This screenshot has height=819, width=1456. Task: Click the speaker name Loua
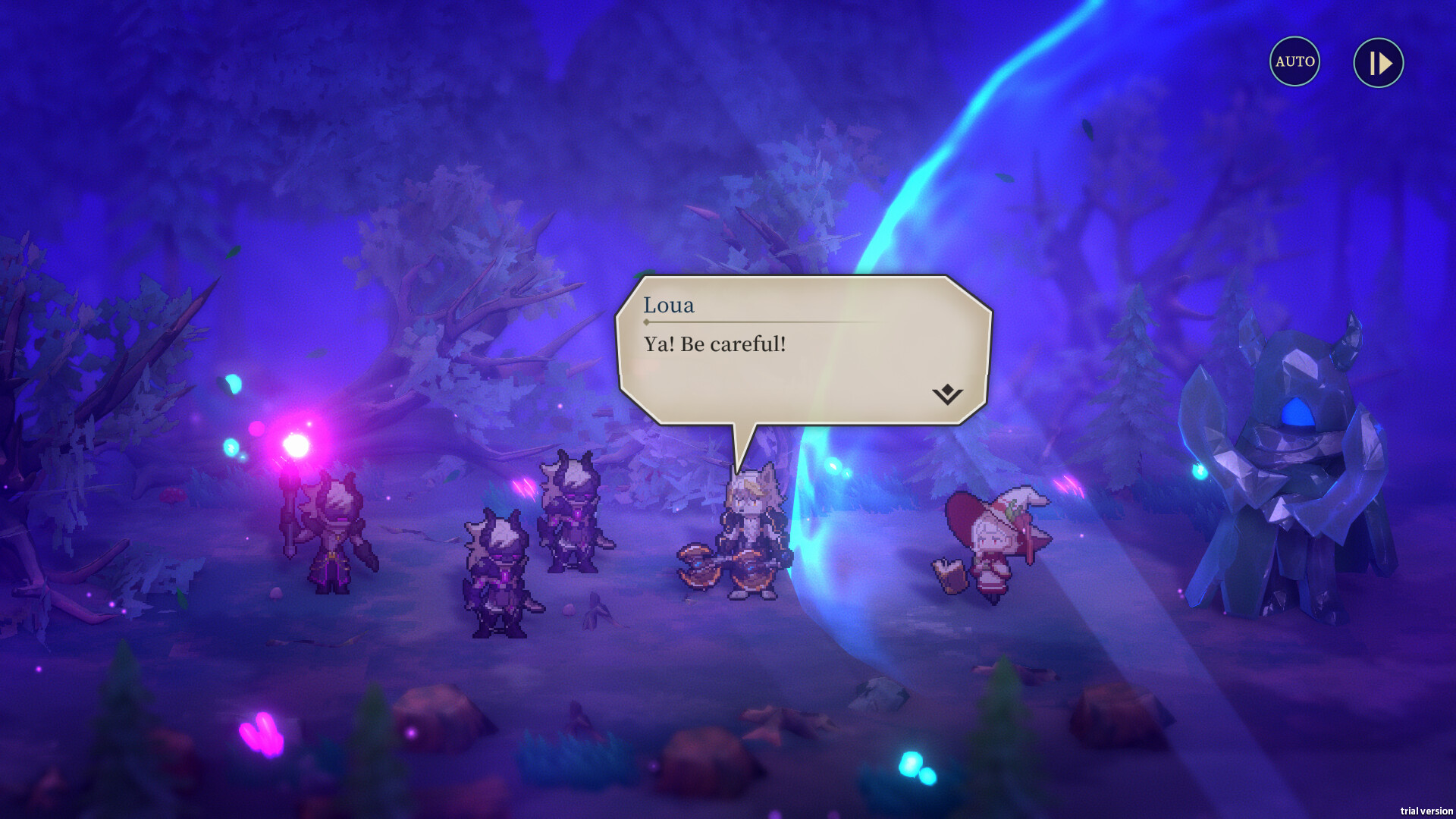(668, 305)
